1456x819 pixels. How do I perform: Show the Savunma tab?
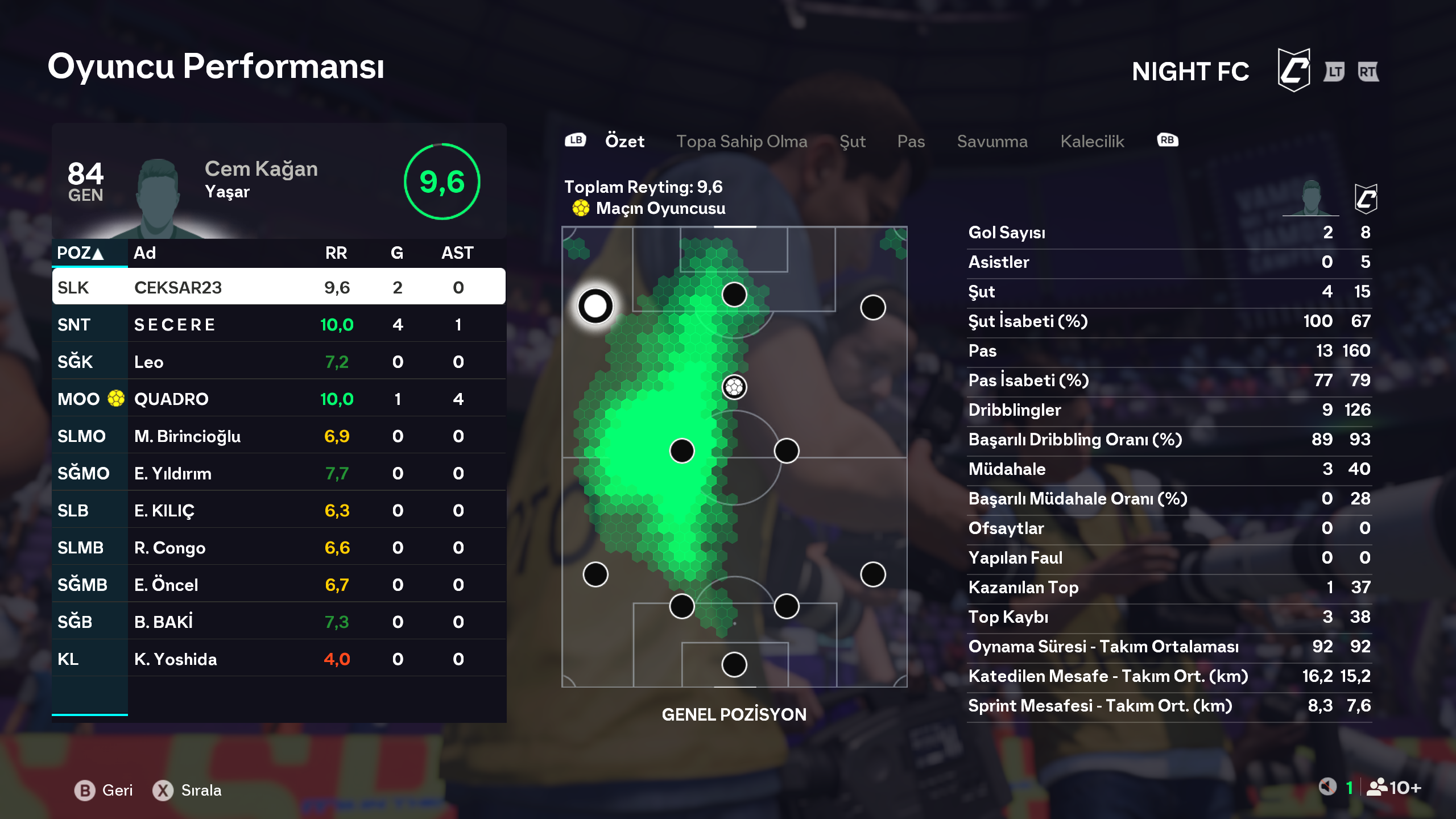coord(992,141)
